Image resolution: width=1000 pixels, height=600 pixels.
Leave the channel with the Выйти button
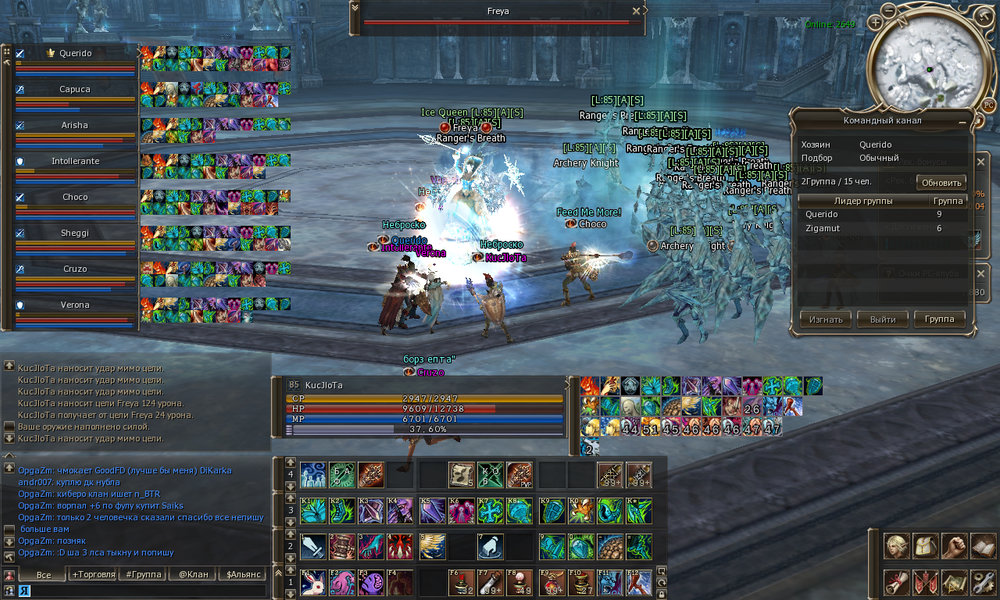pos(882,319)
